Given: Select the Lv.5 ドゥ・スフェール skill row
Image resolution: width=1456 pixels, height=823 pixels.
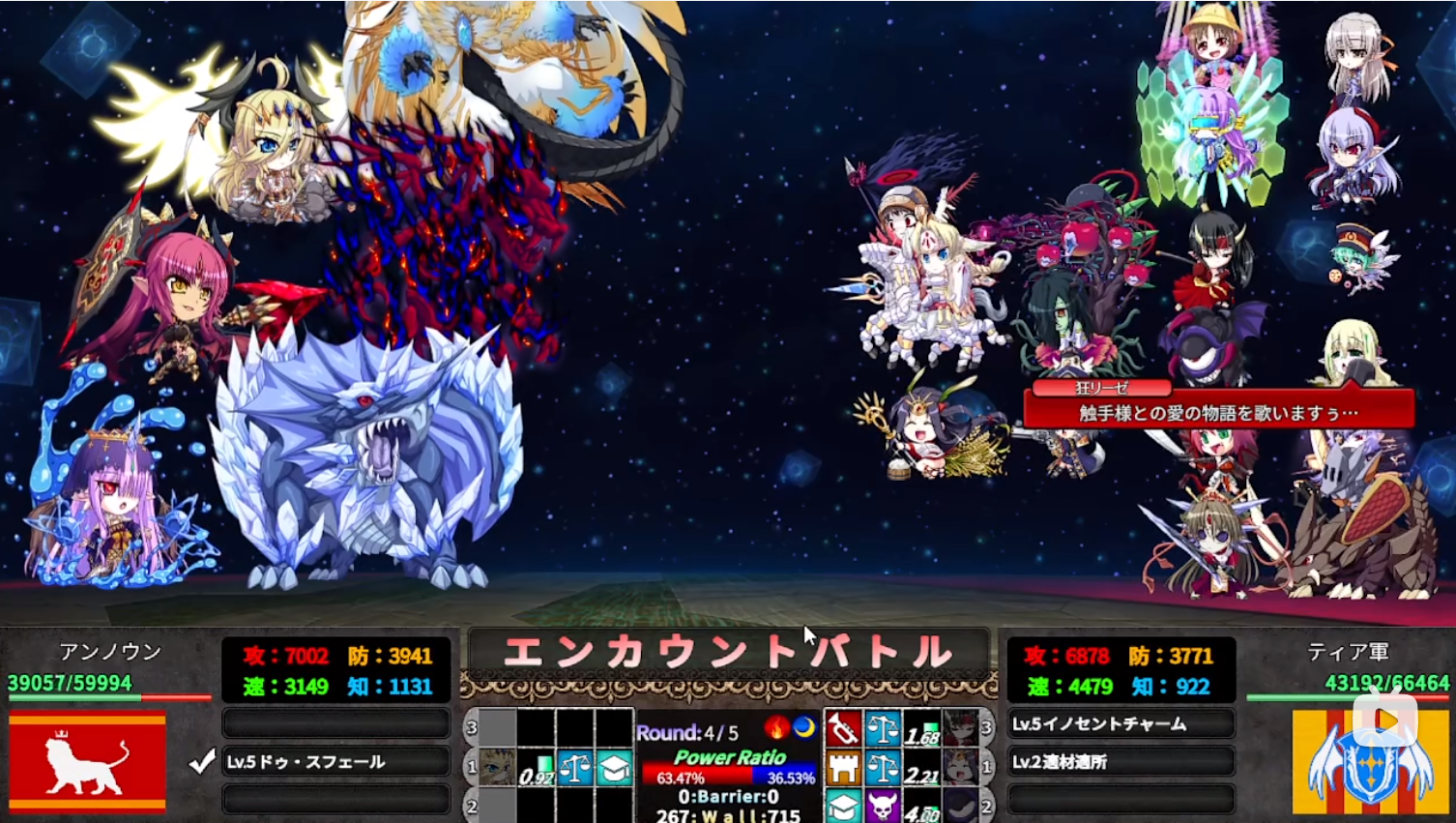Looking at the screenshot, I should pos(335,762).
